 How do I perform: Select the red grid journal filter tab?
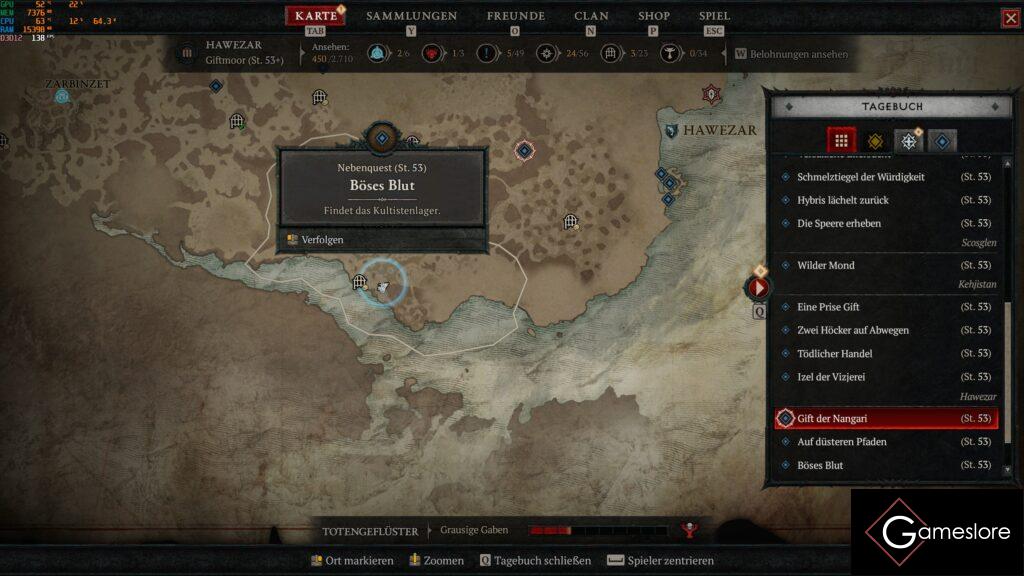point(841,141)
